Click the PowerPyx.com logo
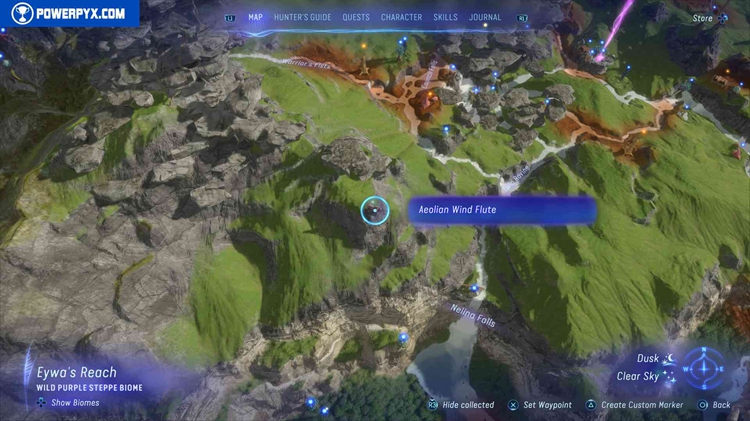 68,13
